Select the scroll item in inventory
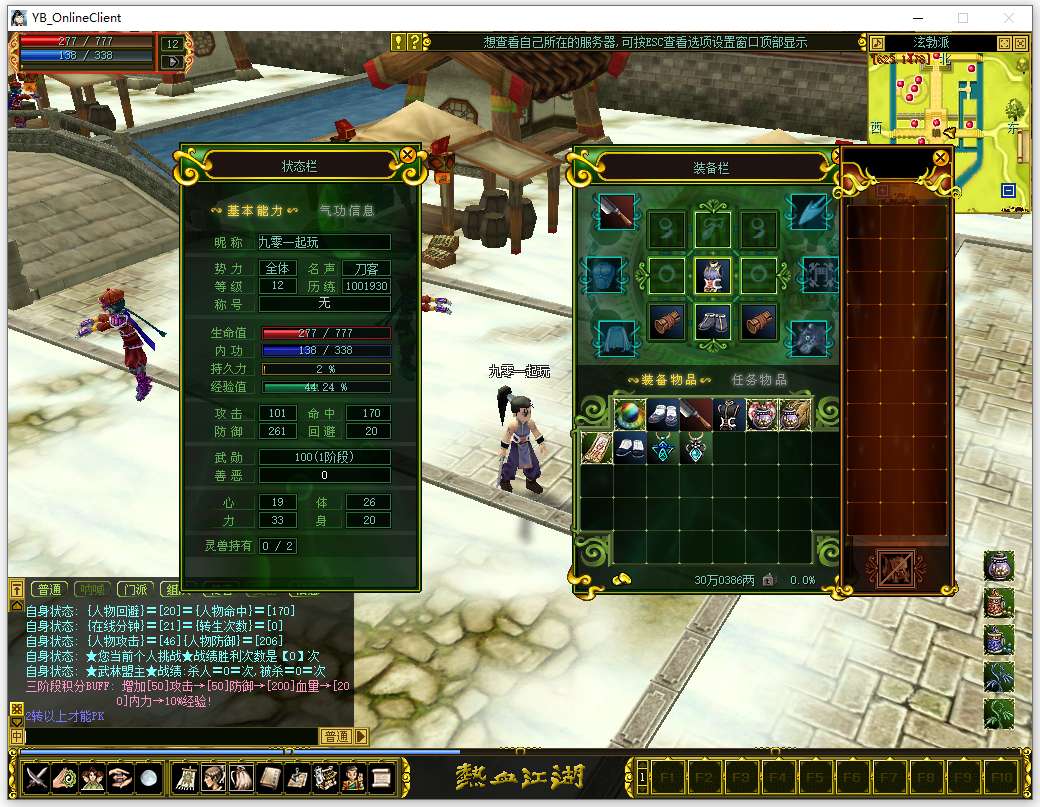This screenshot has width=1040, height=807. [x=597, y=448]
